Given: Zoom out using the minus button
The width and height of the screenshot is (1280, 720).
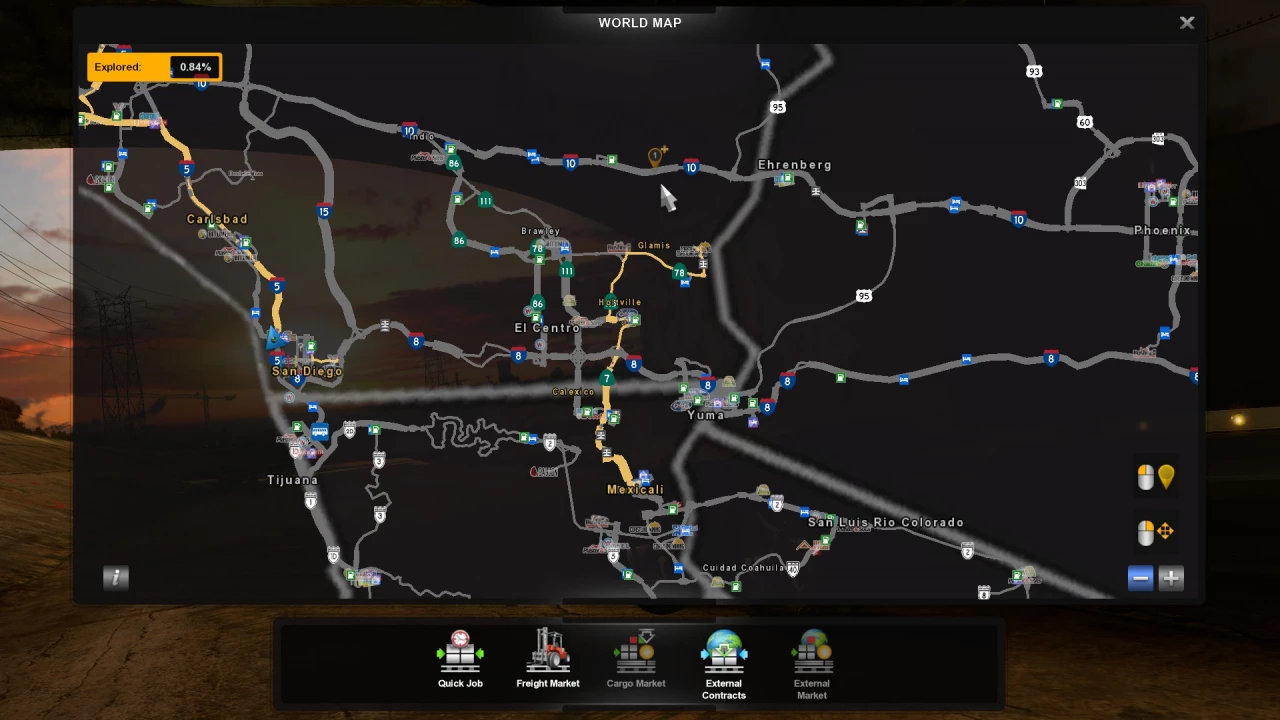Looking at the screenshot, I should point(1140,578).
